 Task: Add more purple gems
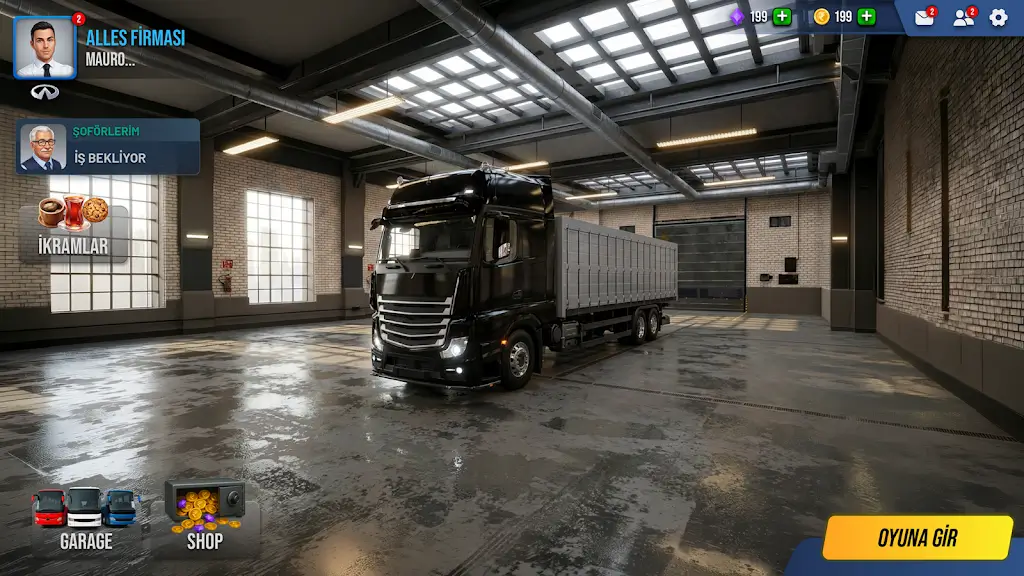coord(782,17)
